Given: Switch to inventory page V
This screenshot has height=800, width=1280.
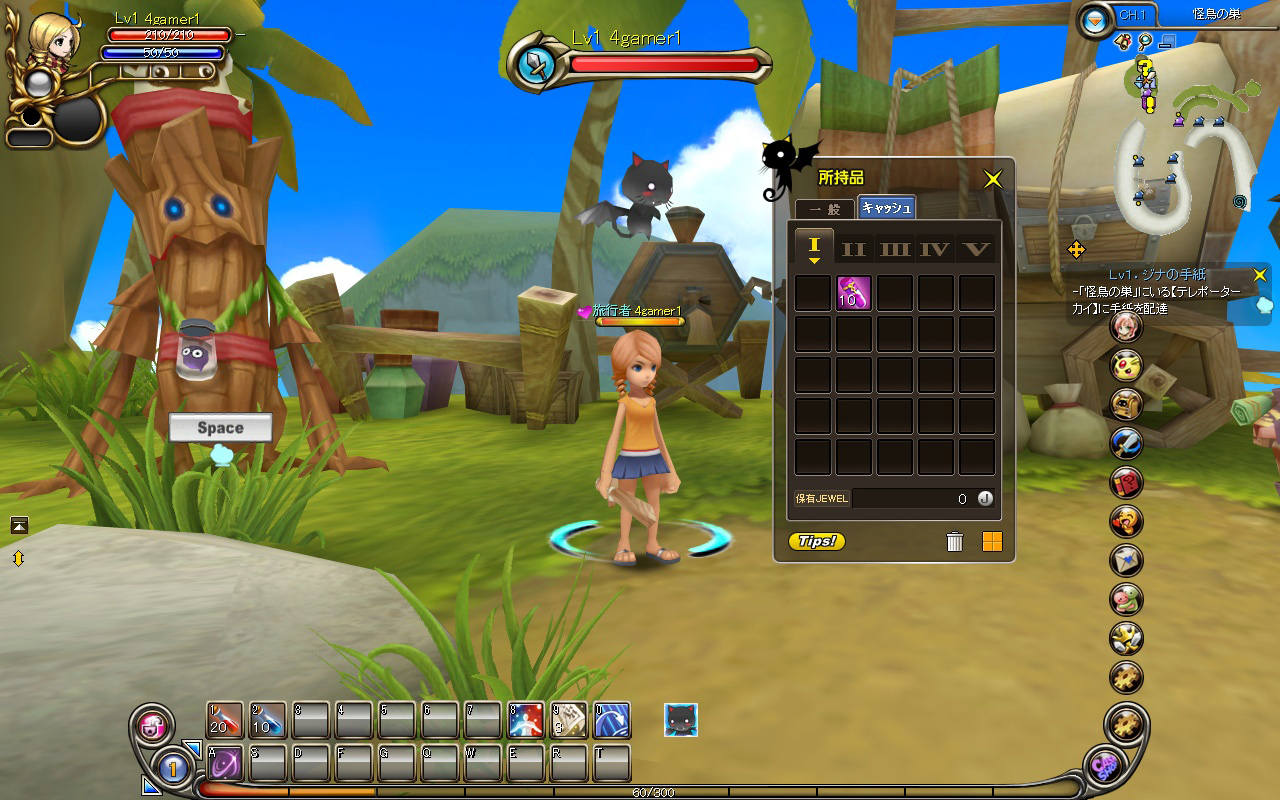Looking at the screenshot, I should tap(976, 248).
